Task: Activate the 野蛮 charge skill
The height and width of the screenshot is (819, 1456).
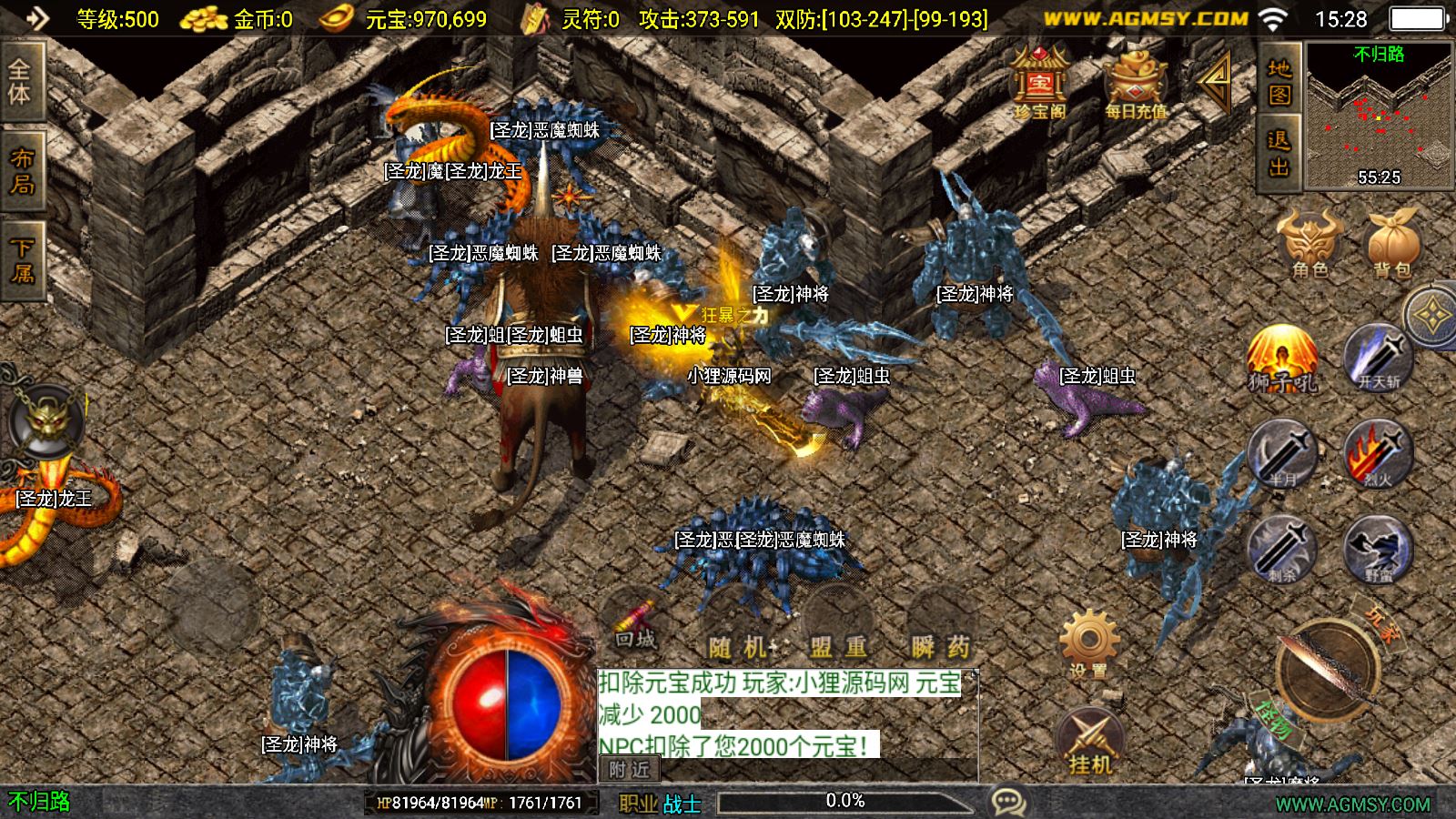Action: (1378, 549)
